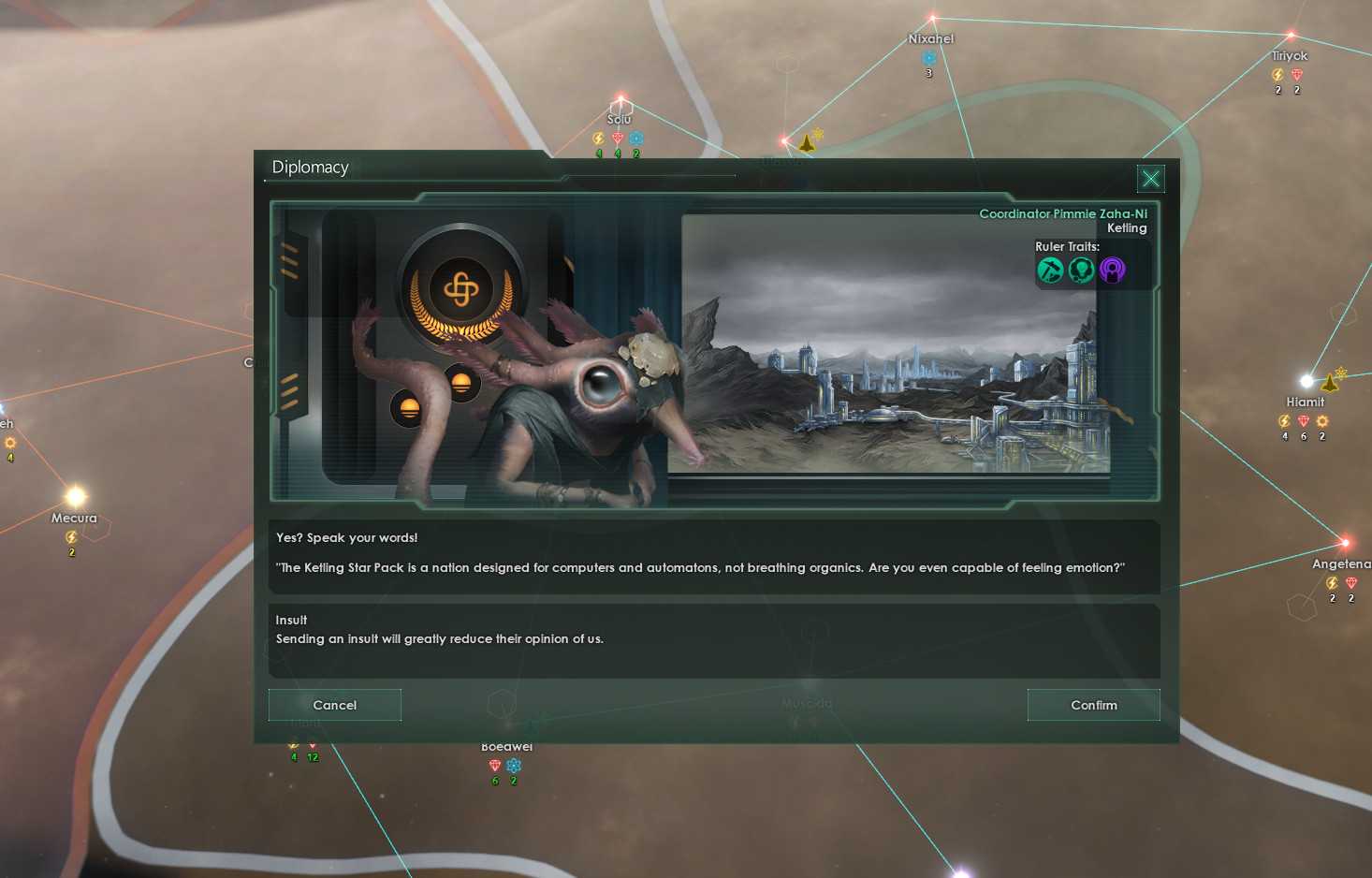Click the trade value icon under Boeawei

point(513,765)
